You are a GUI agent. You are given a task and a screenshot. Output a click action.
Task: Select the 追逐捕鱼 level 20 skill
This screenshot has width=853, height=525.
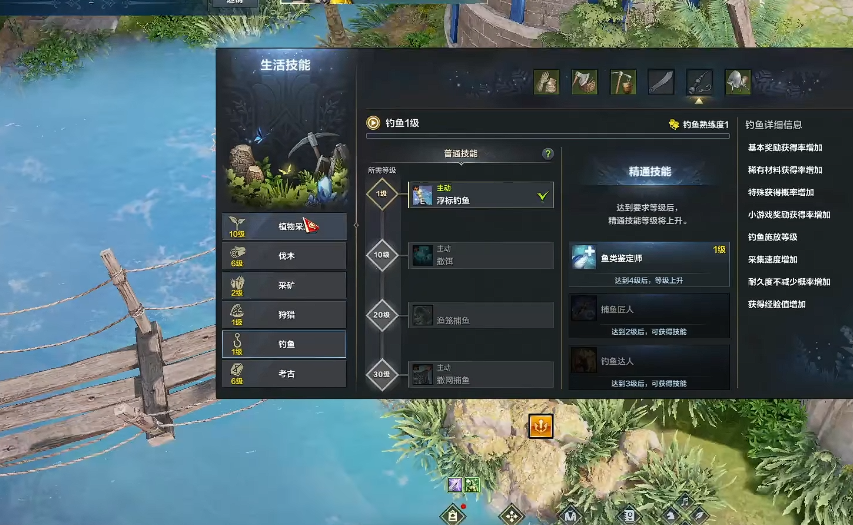coord(480,315)
